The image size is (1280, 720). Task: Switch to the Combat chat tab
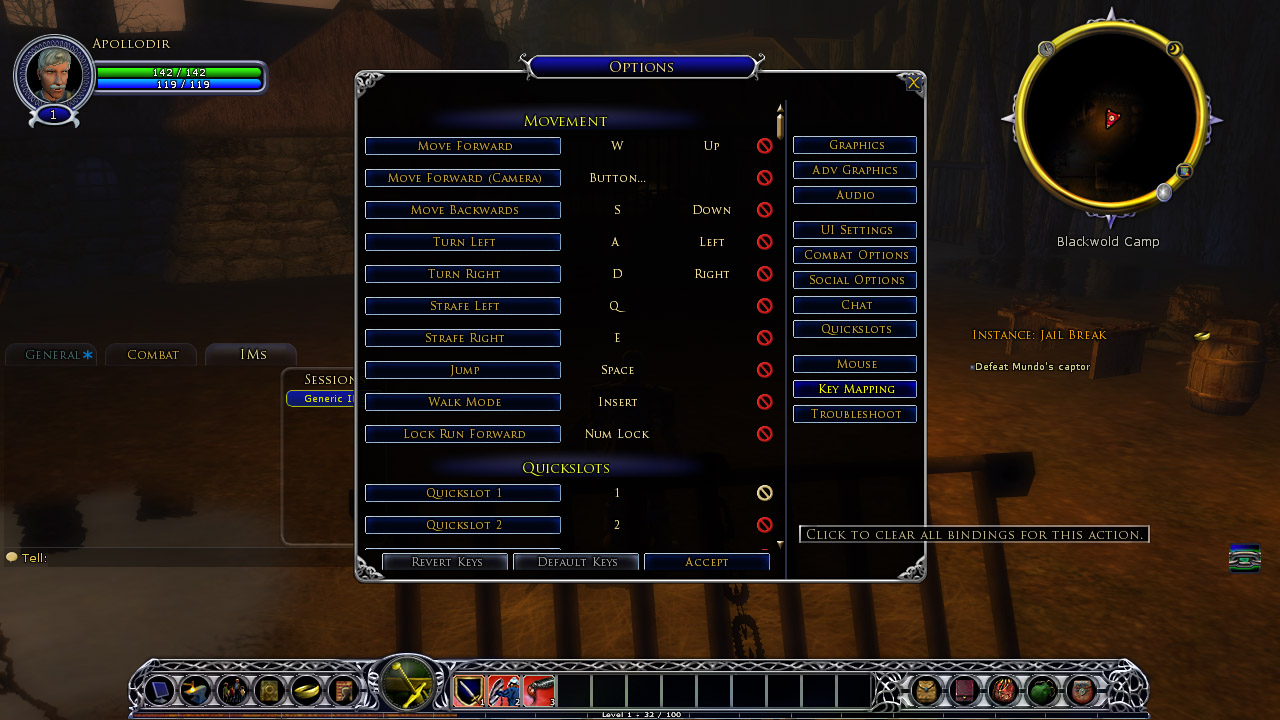pos(152,355)
